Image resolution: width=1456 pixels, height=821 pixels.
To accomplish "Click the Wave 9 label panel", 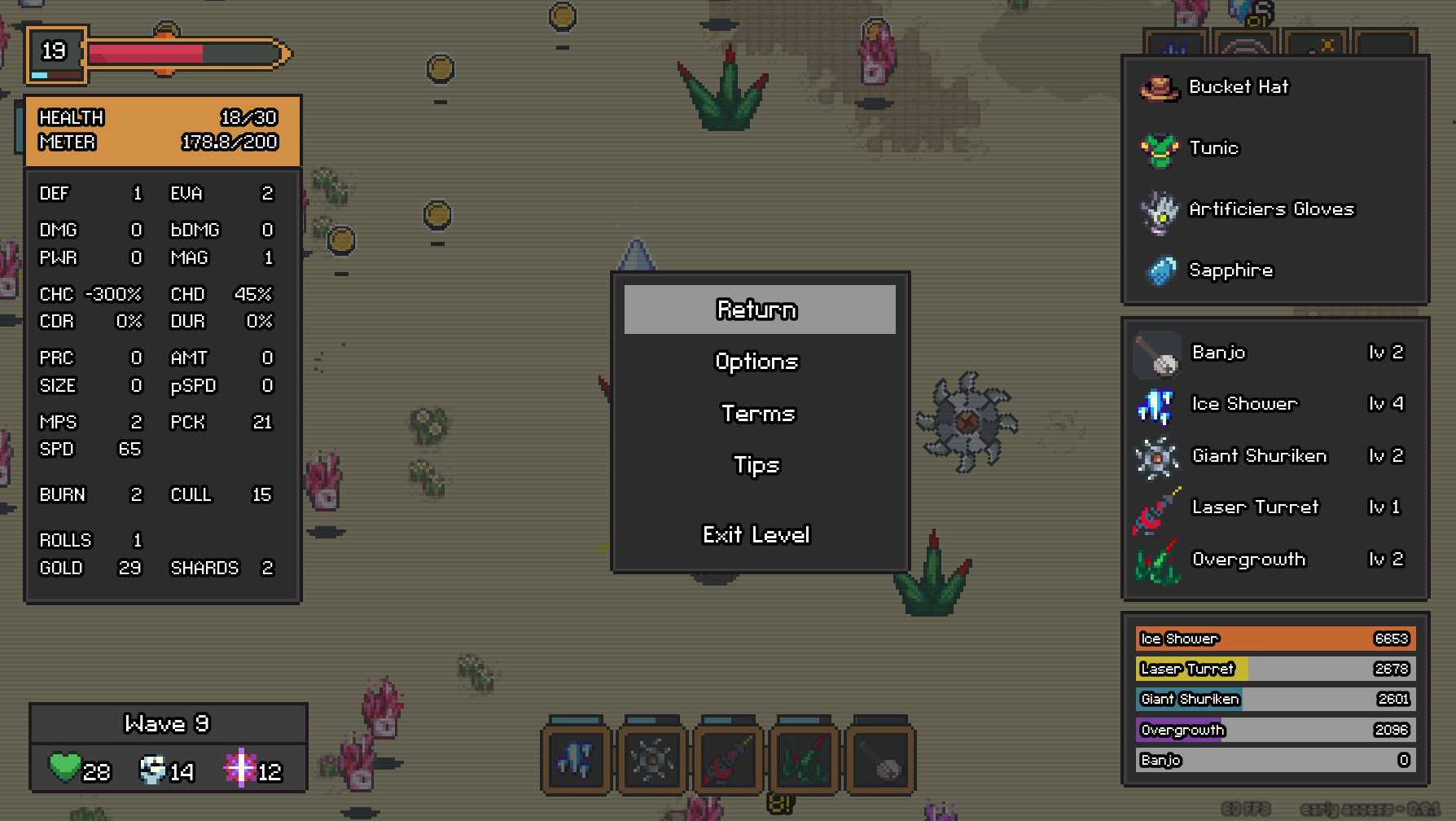I will (x=167, y=723).
